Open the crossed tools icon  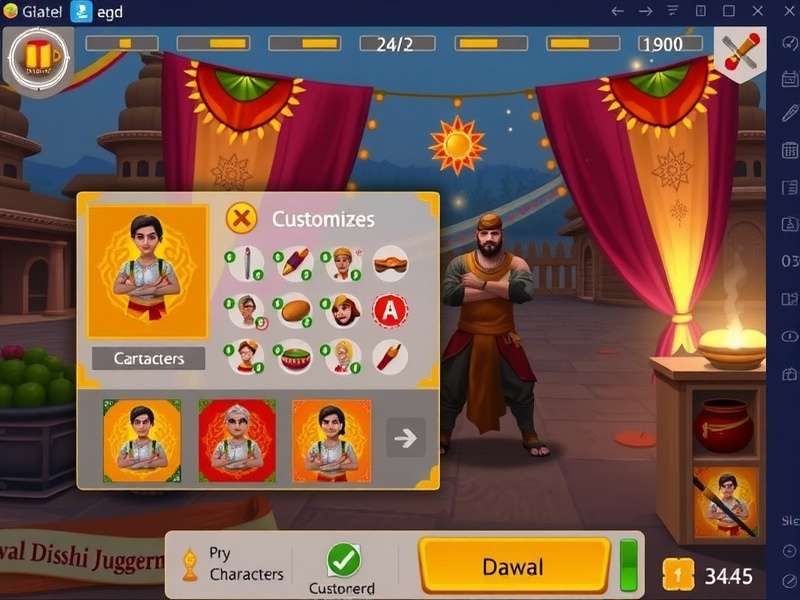740,50
